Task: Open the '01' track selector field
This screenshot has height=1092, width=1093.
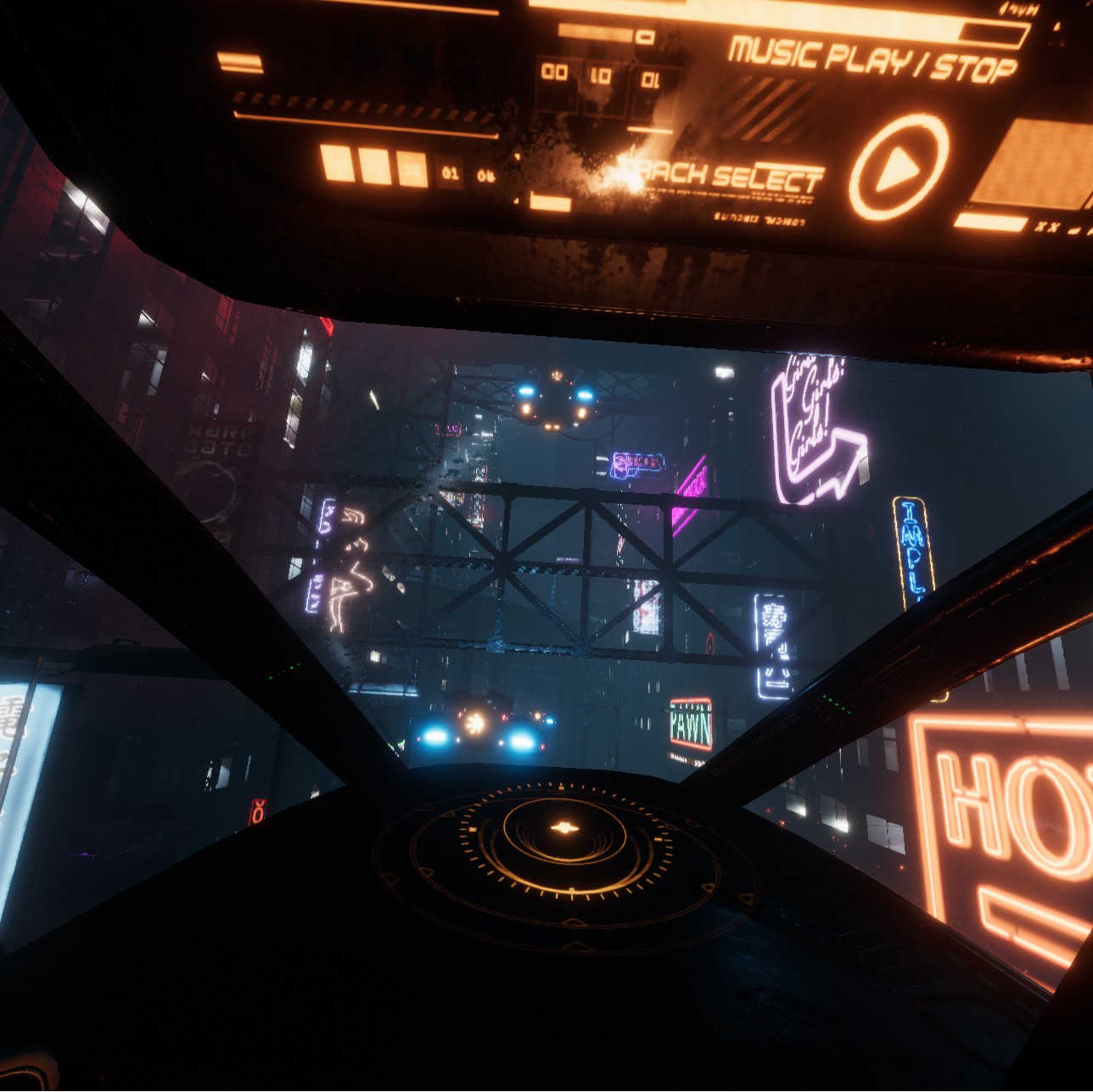Action: coord(450,173)
